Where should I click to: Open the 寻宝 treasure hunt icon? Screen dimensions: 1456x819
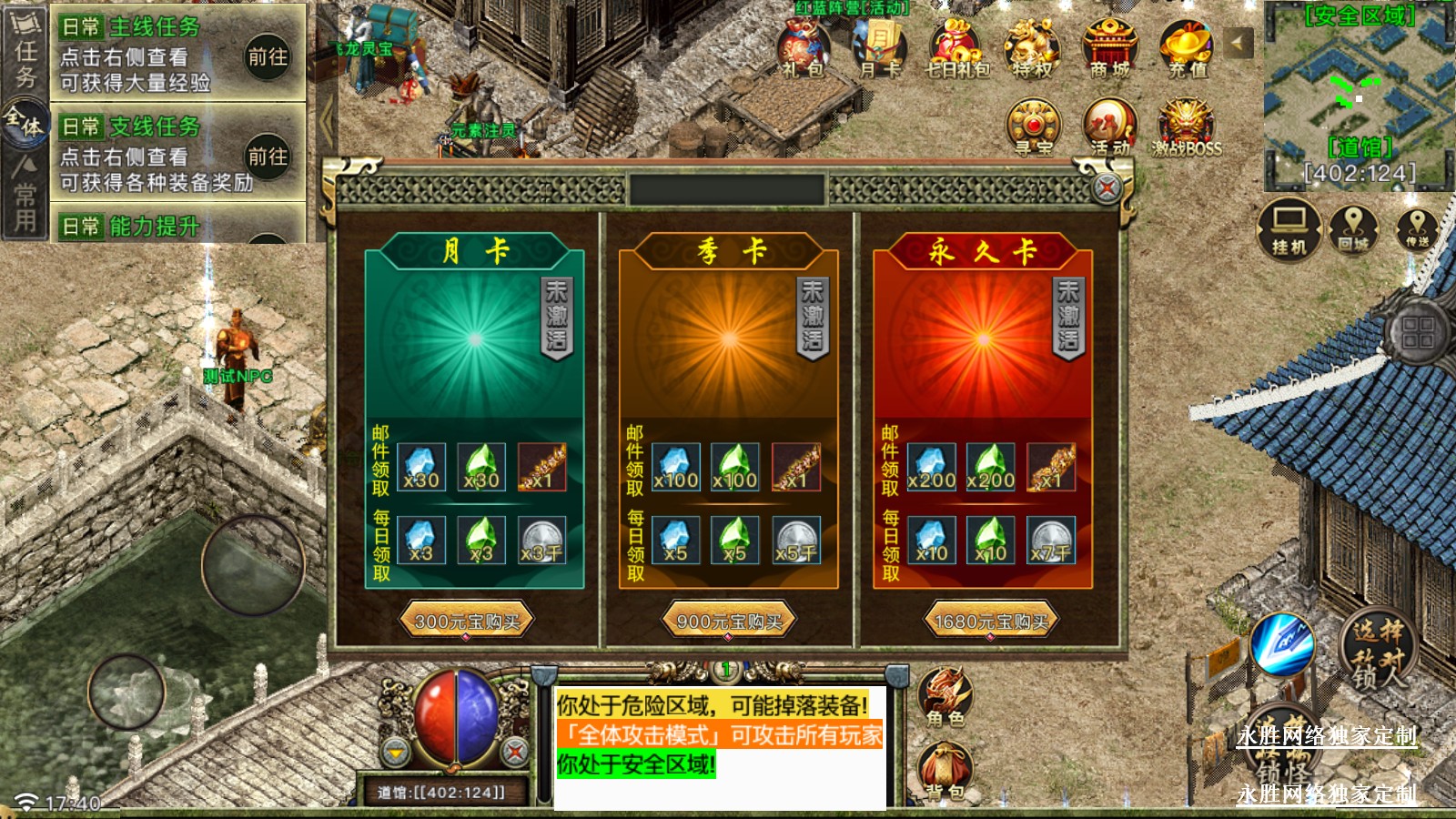1033,127
